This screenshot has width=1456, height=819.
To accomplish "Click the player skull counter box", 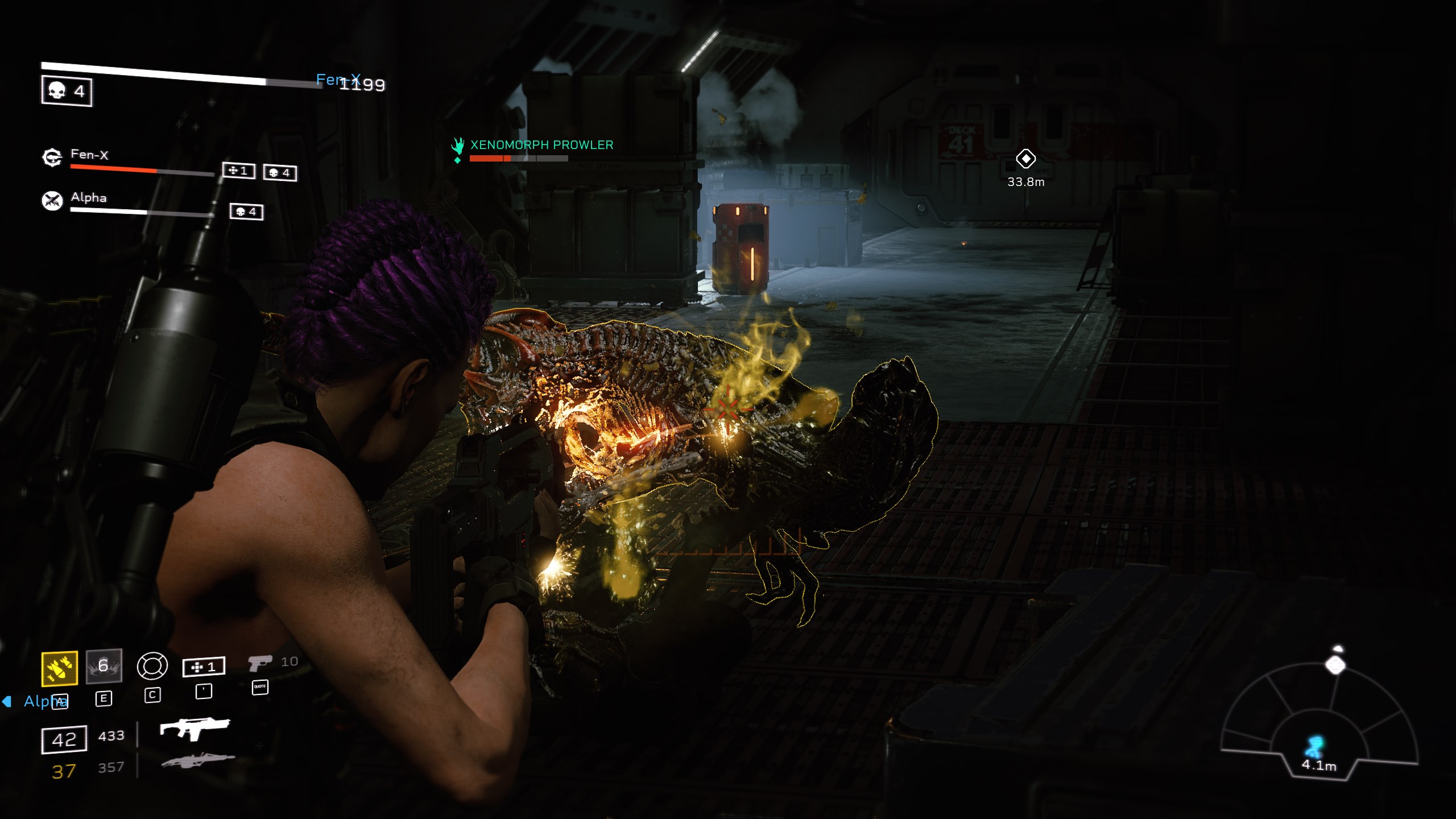I will [67, 91].
